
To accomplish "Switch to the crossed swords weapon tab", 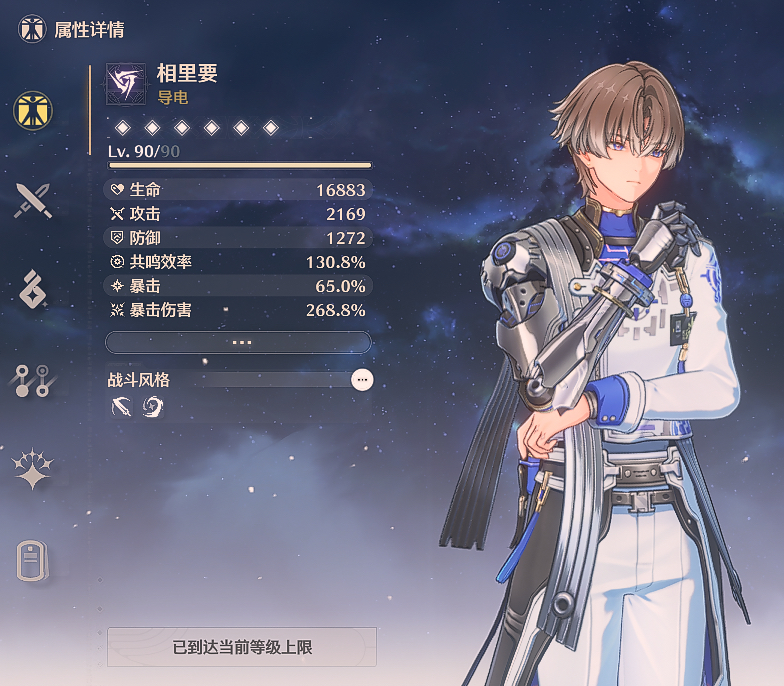I will tap(33, 201).
